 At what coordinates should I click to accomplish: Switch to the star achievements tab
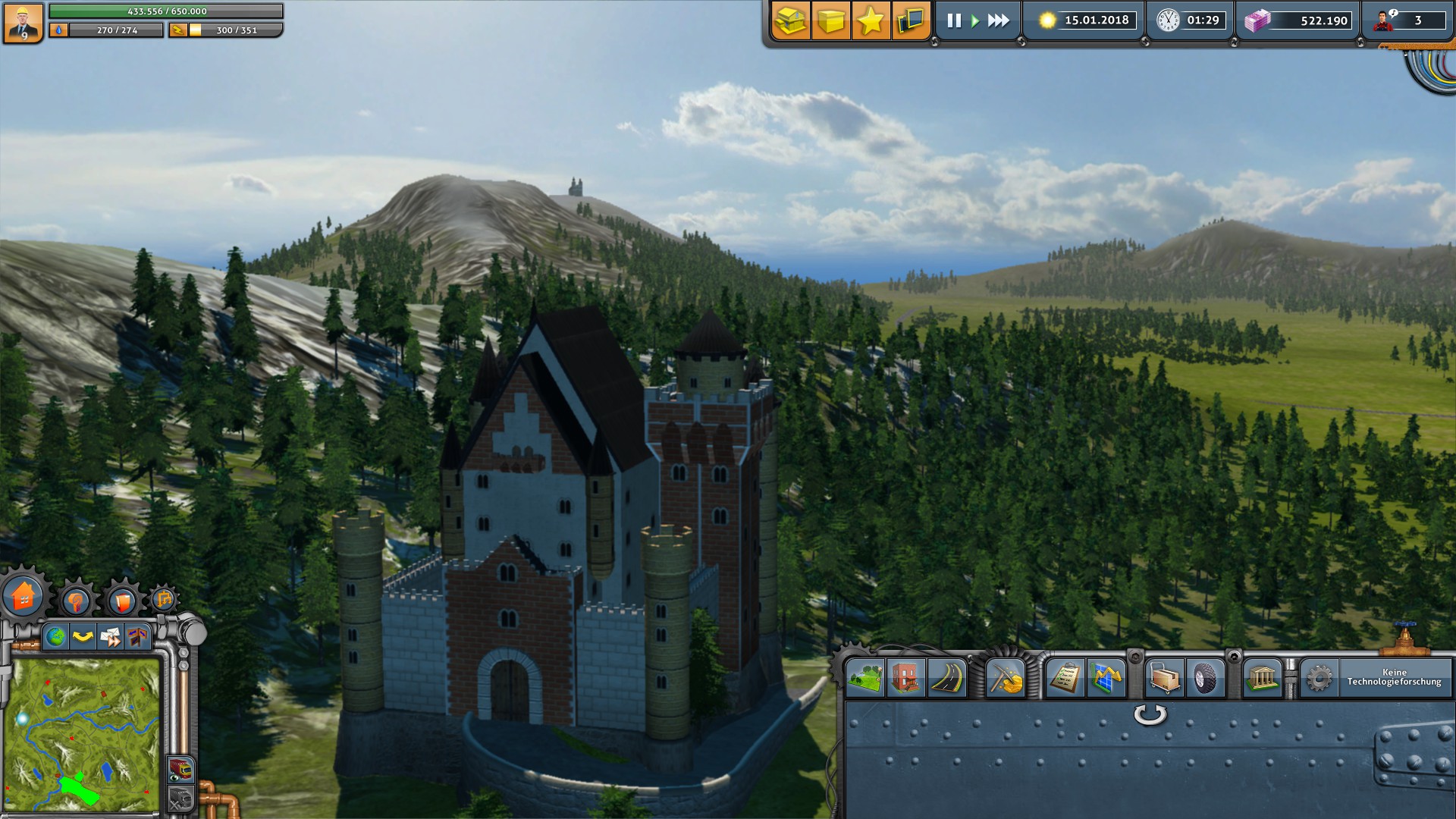(871, 21)
